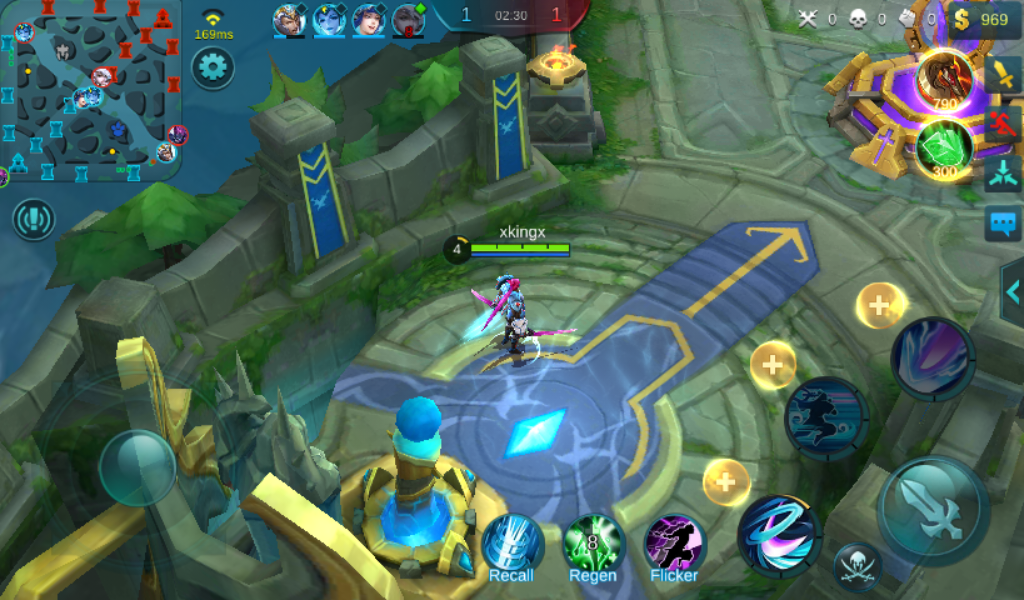Cast the Flicker battle spell

point(674,545)
